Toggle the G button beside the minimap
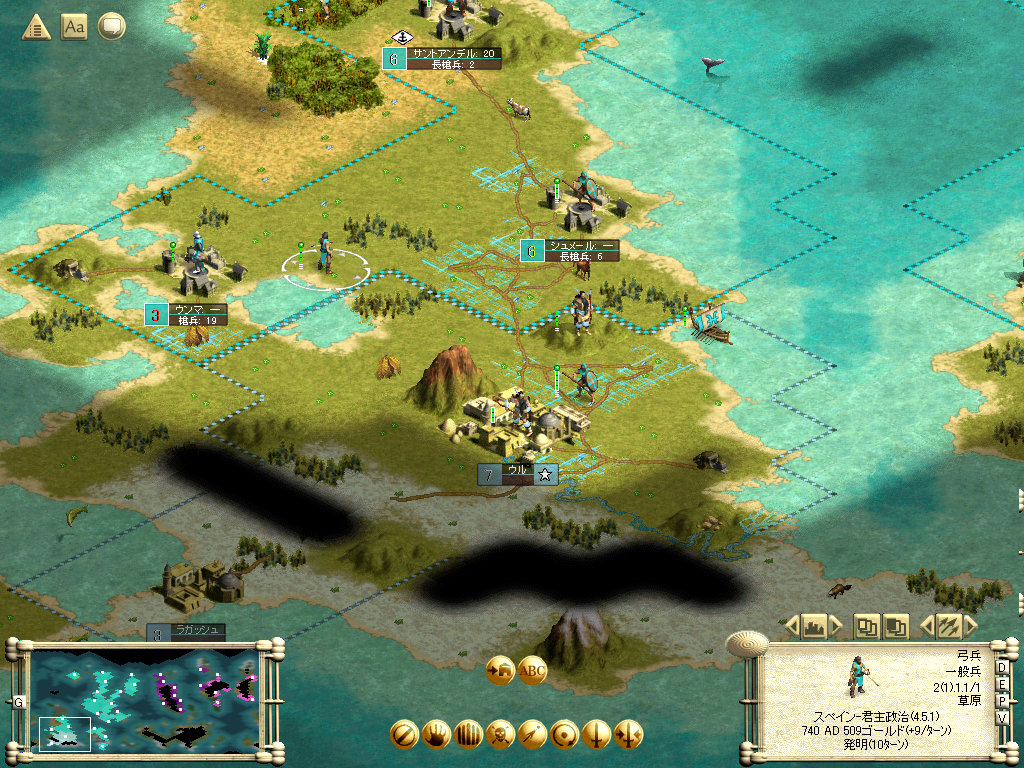This screenshot has height=768, width=1024. click(x=18, y=702)
